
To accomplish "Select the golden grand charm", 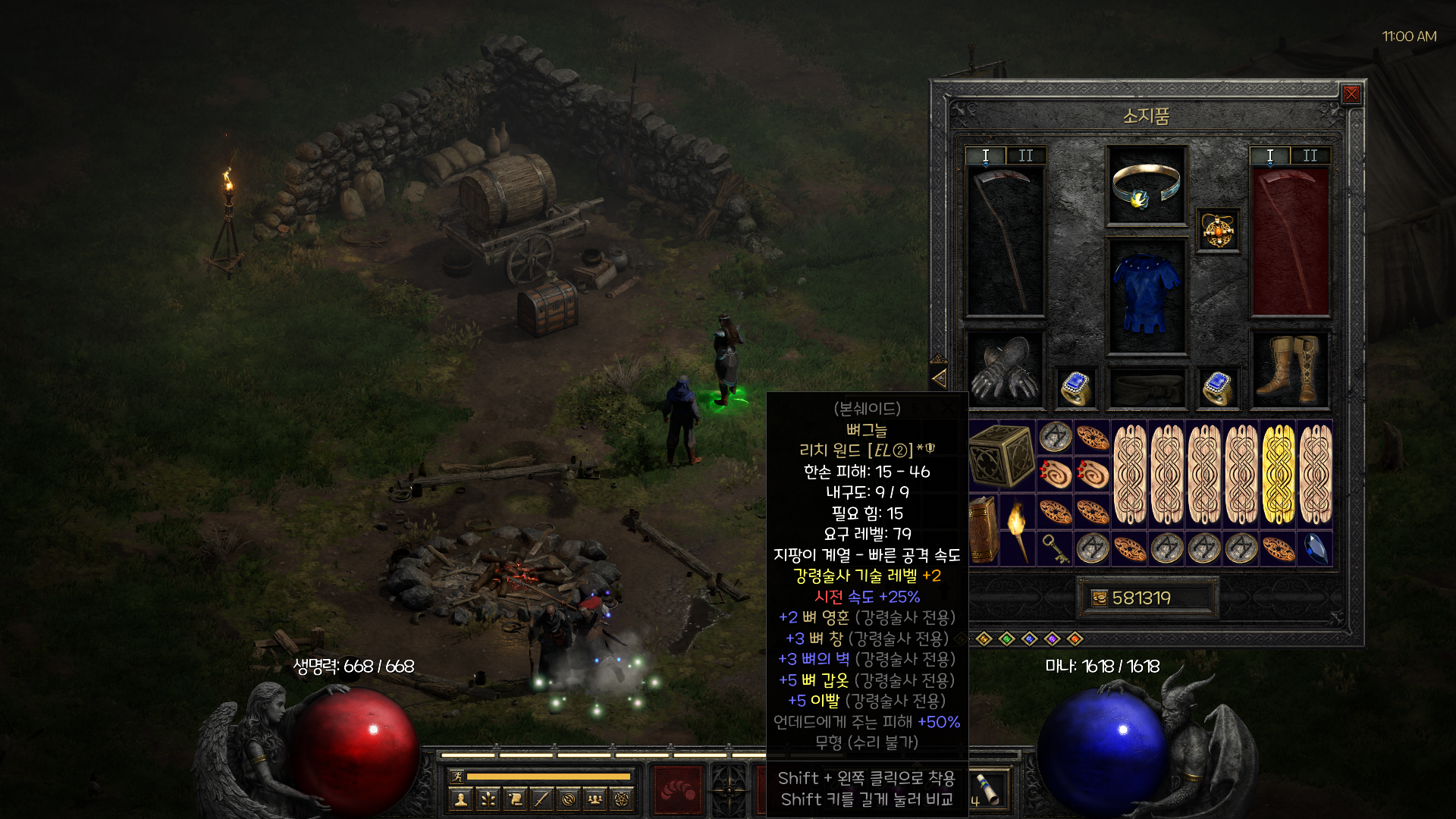I will [1279, 474].
